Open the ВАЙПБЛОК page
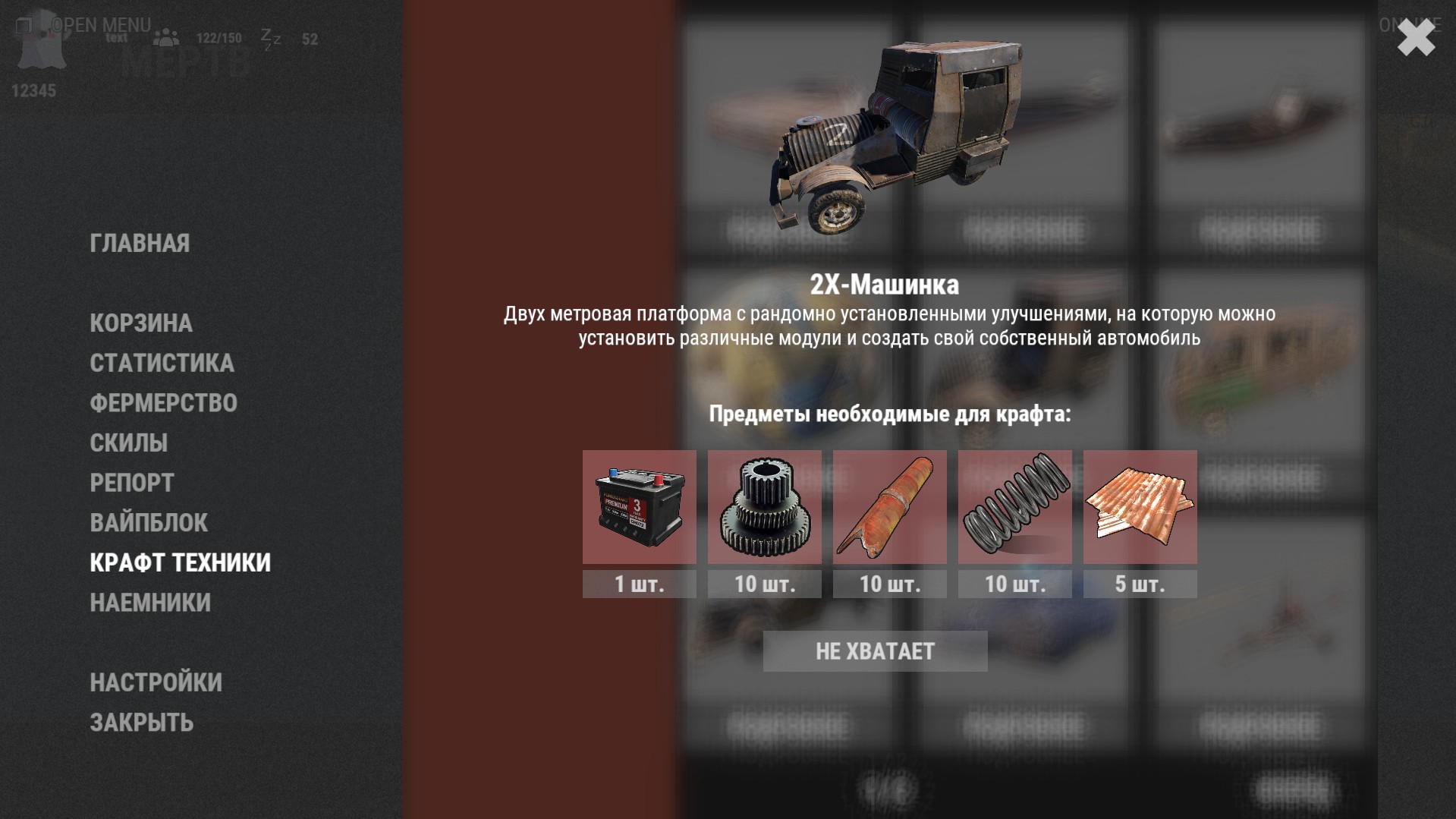The width and height of the screenshot is (1456, 819). [149, 523]
